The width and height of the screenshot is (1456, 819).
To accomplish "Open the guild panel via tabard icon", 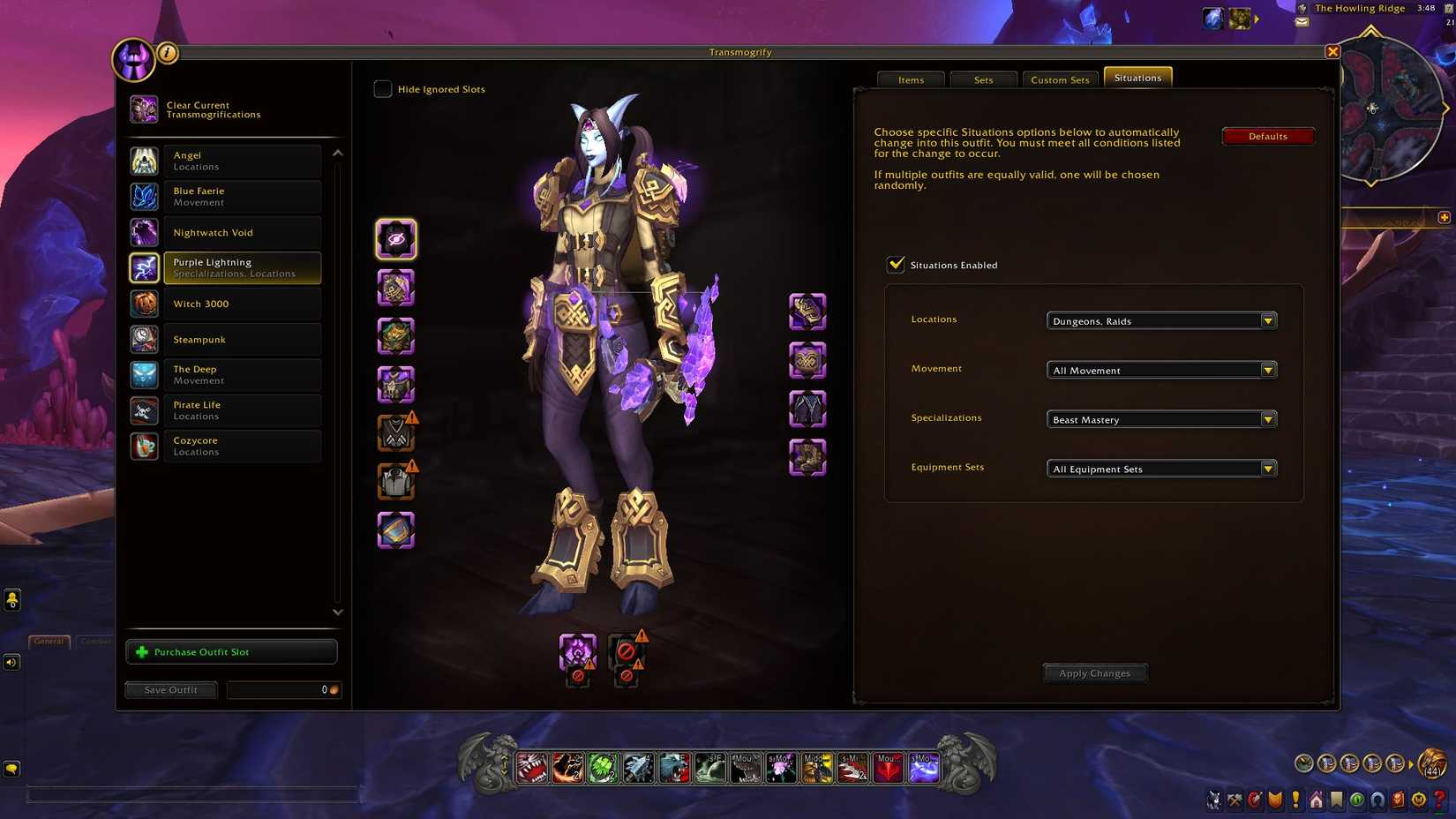I will [1275, 800].
